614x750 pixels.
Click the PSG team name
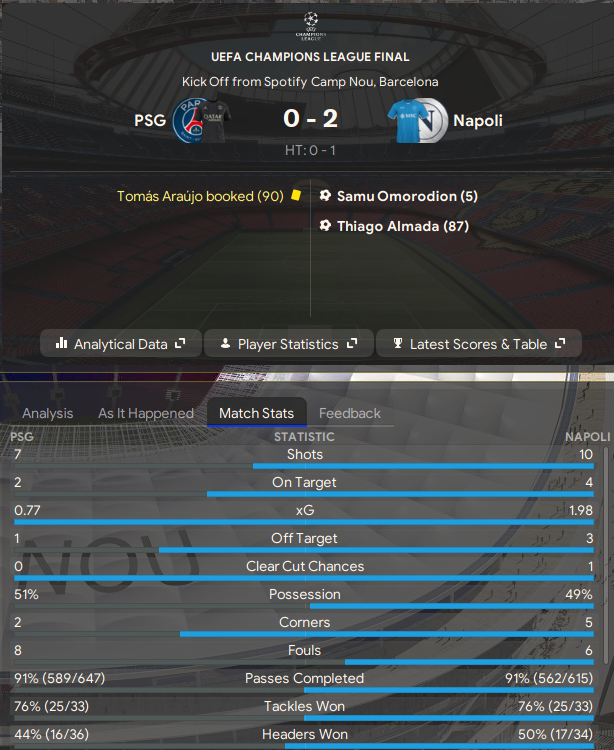pos(150,121)
